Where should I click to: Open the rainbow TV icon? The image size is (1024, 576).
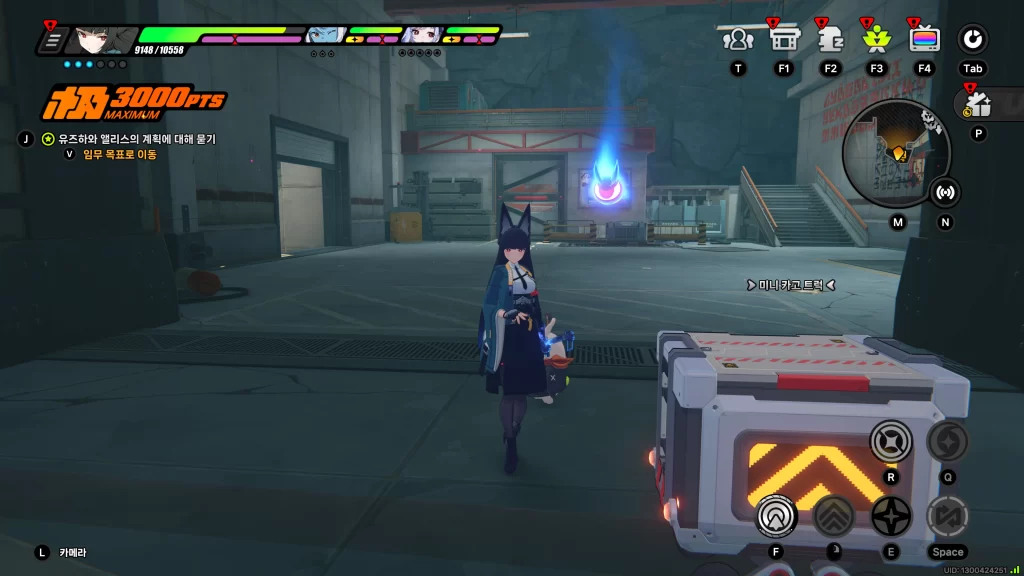[x=923, y=39]
